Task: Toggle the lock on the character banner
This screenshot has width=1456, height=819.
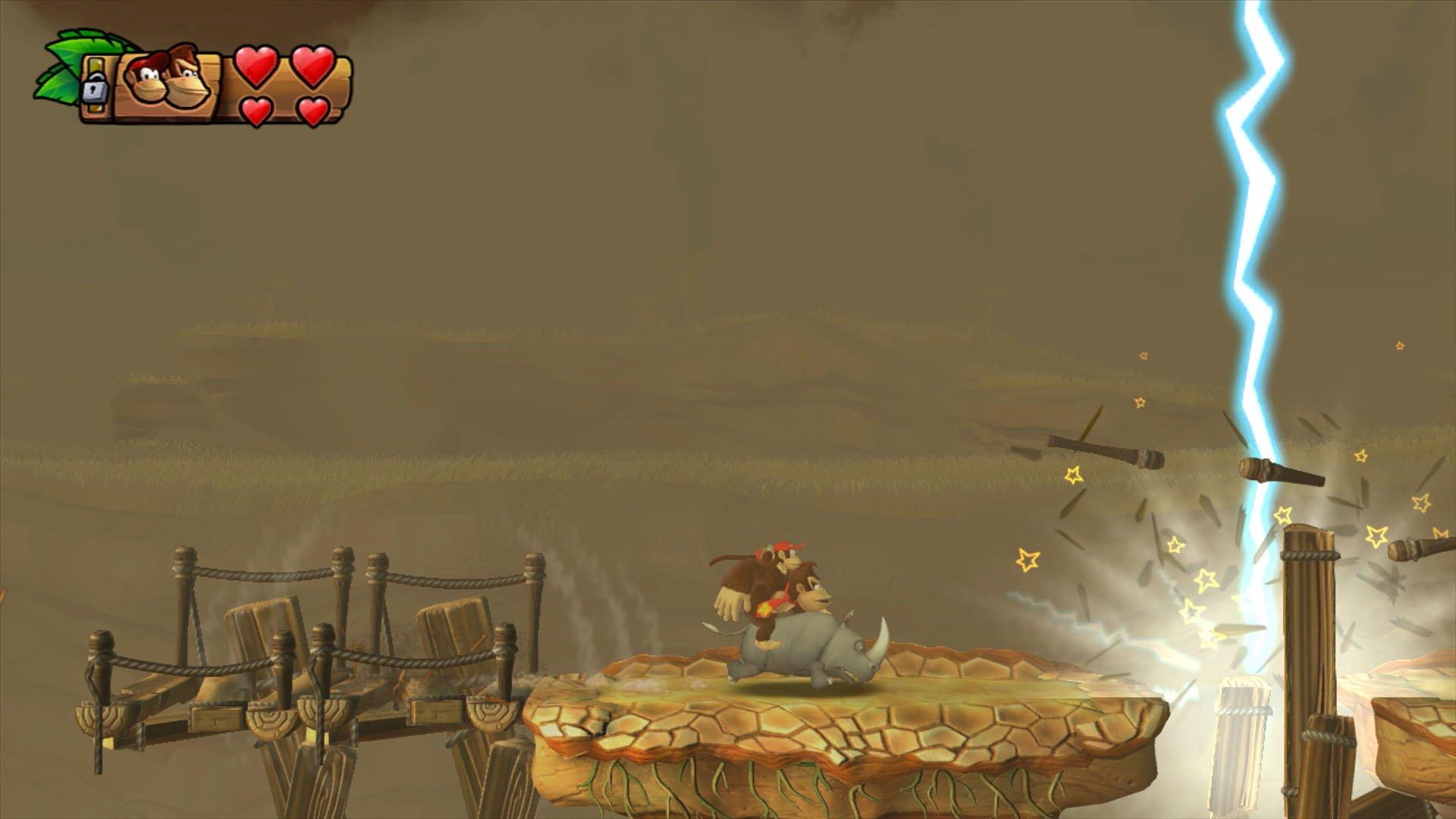Action: [x=94, y=91]
